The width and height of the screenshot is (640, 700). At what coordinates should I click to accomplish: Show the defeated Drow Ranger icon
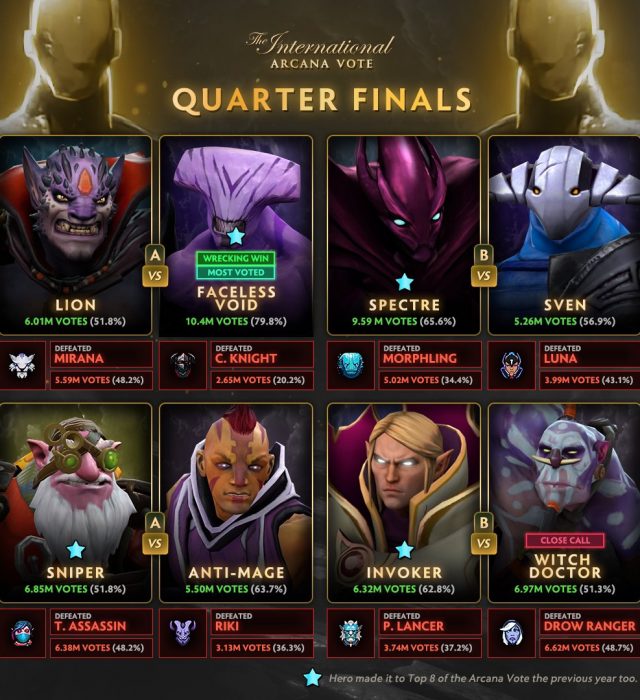[x=513, y=633]
